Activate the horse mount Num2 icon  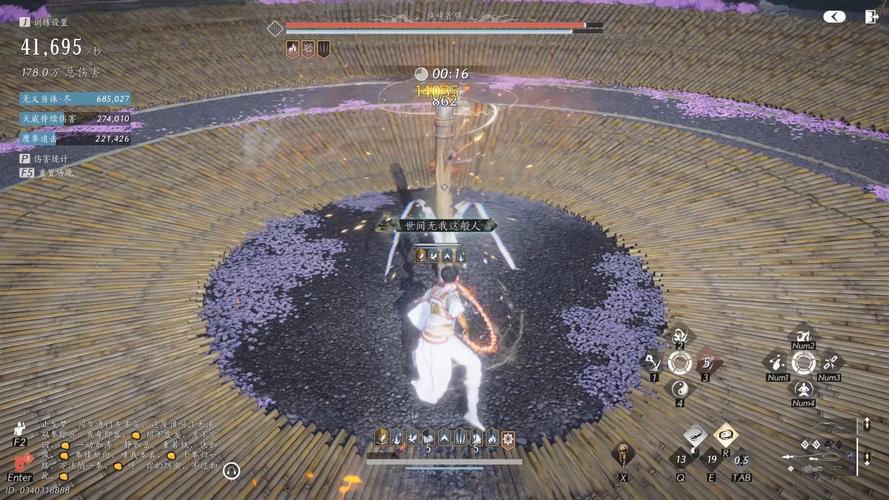tap(803, 335)
